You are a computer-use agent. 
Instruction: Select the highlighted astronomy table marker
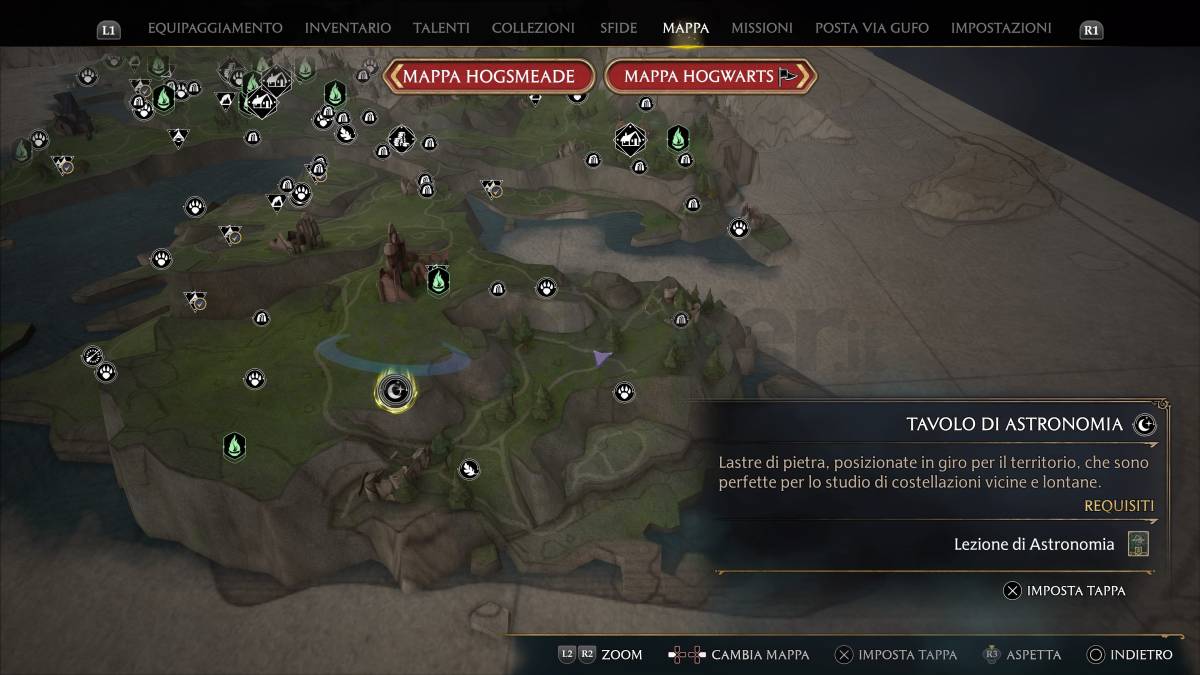[x=396, y=389]
